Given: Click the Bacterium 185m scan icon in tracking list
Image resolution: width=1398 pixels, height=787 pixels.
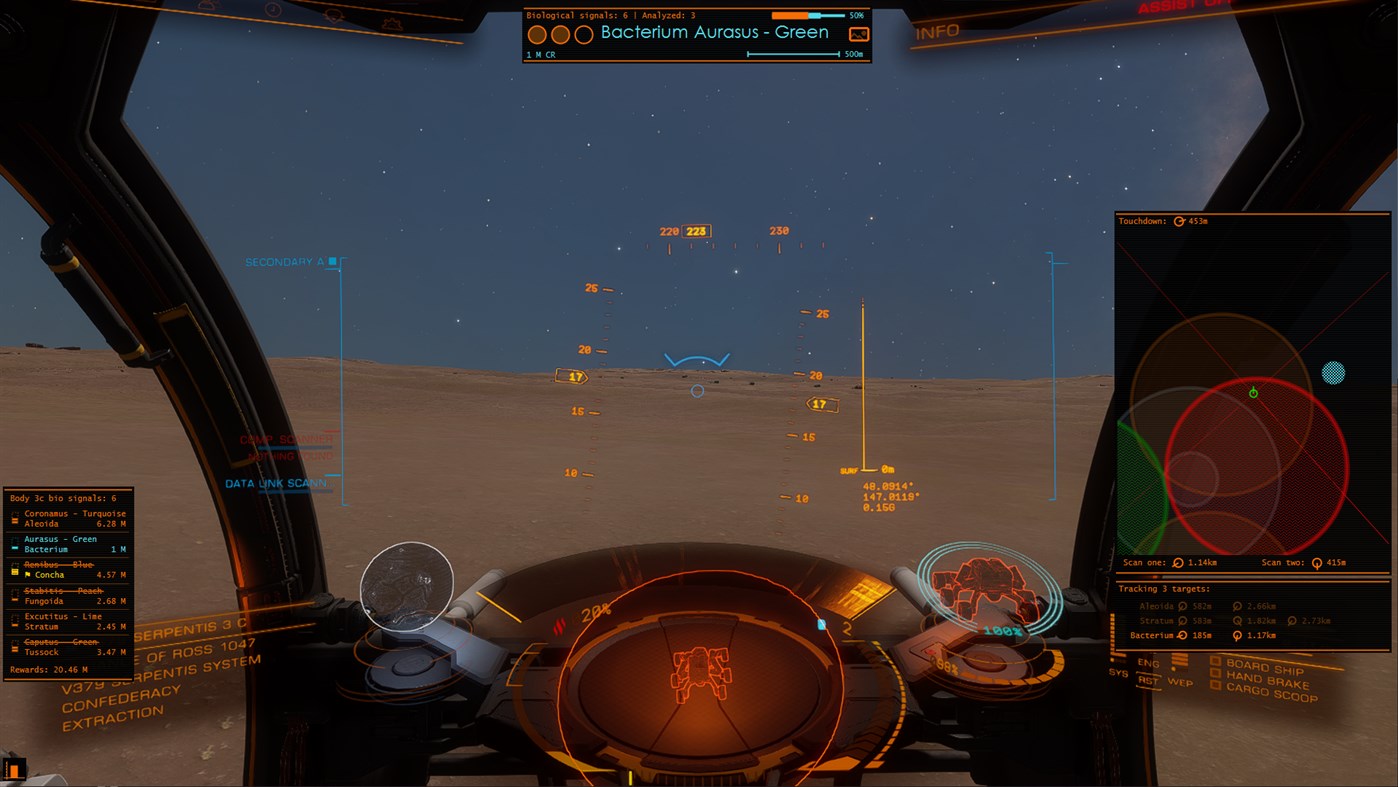Looking at the screenshot, I should coord(1182,635).
